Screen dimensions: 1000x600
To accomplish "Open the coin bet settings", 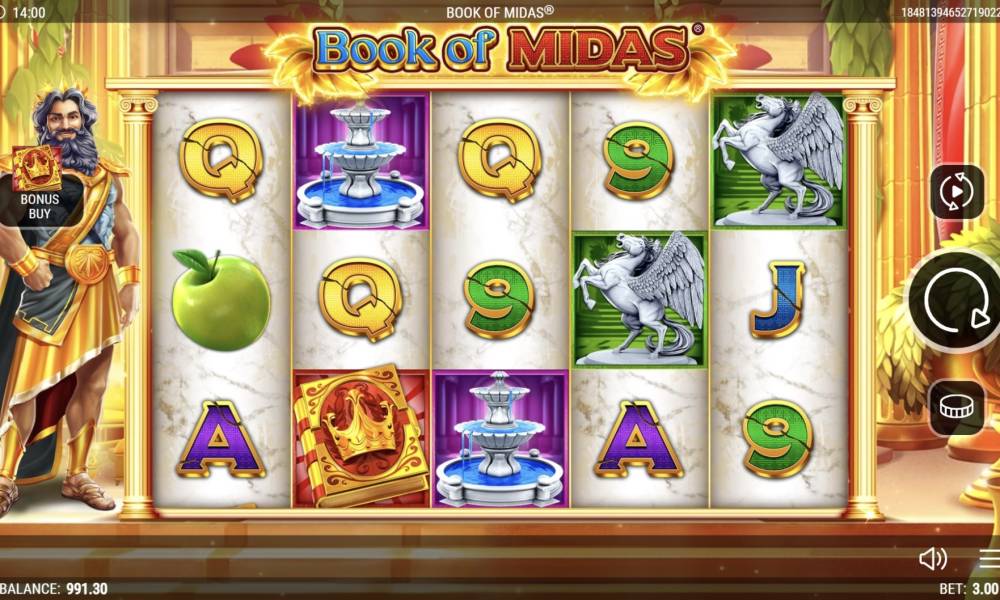I will [957, 407].
